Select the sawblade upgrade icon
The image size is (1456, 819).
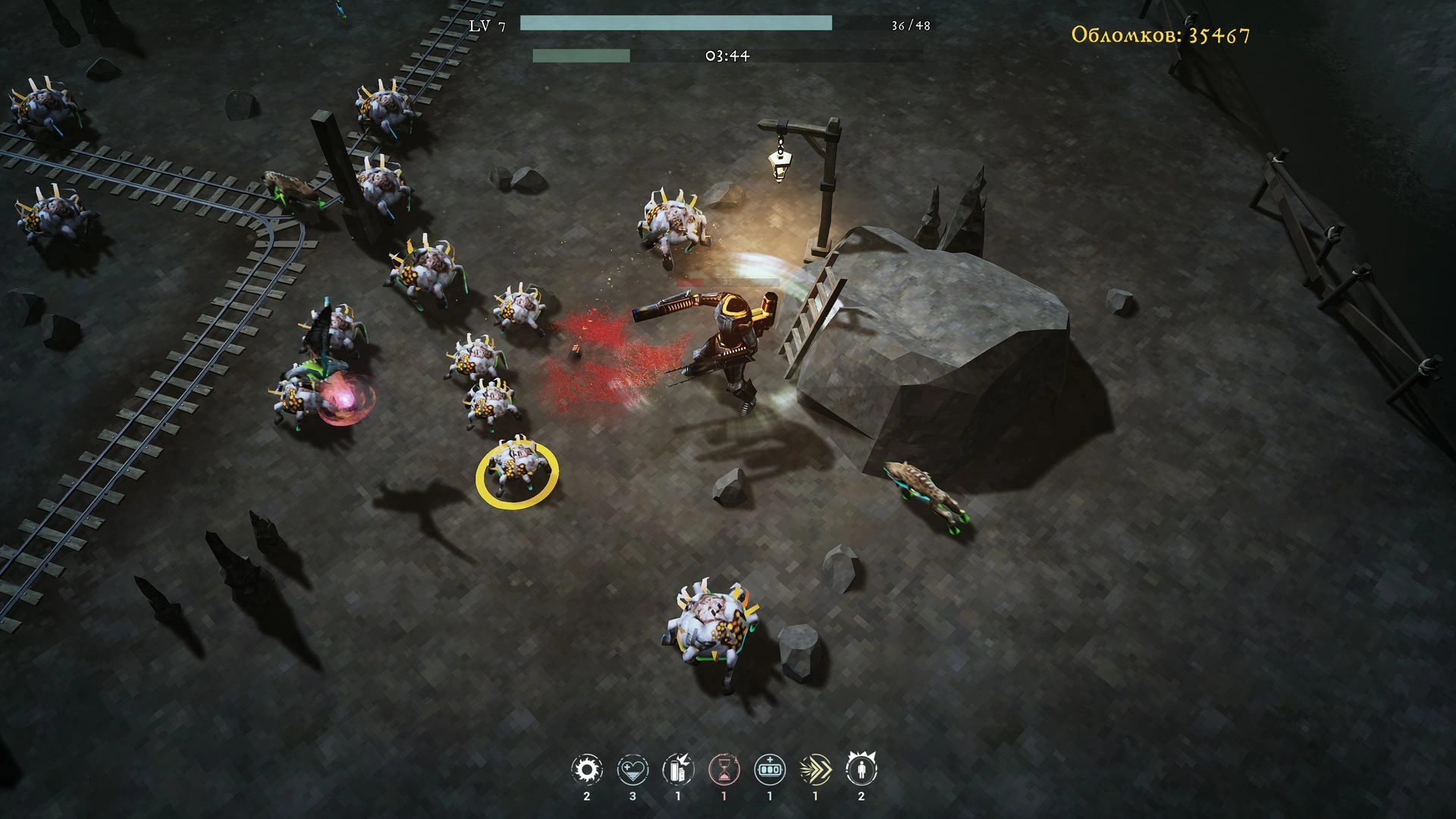click(586, 770)
